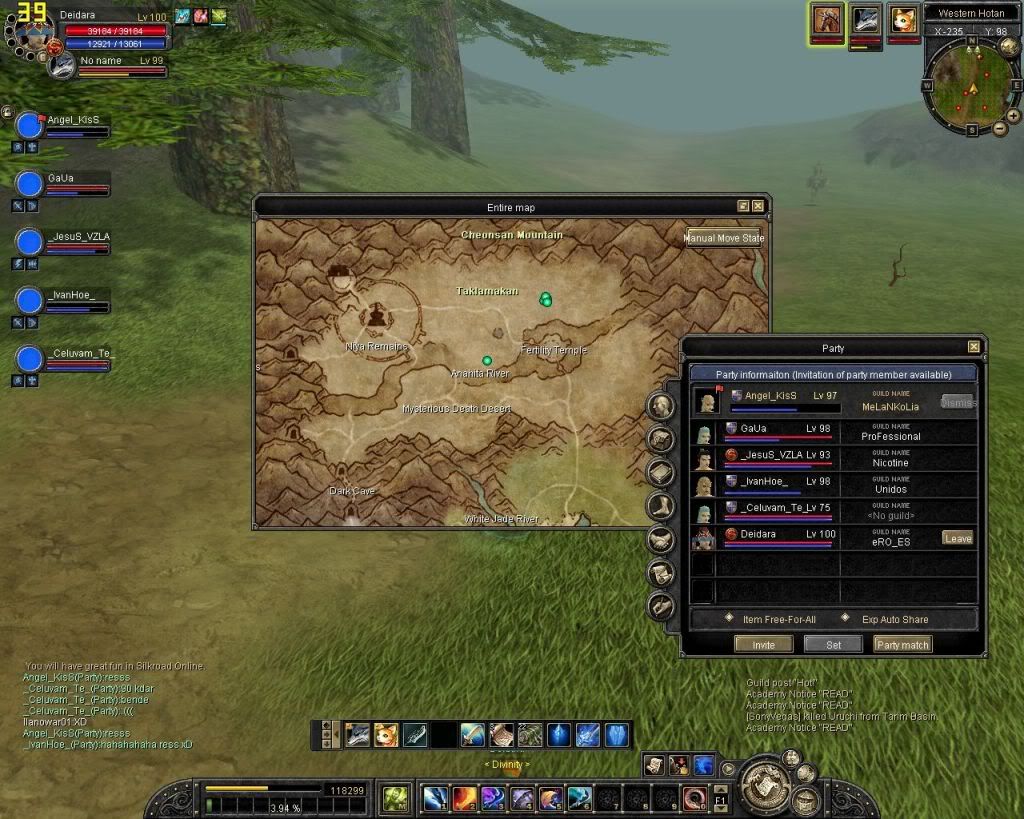Zoom out the minimap with minus button
Viewport: 1024px width, 819px height.
tap(1000, 128)
